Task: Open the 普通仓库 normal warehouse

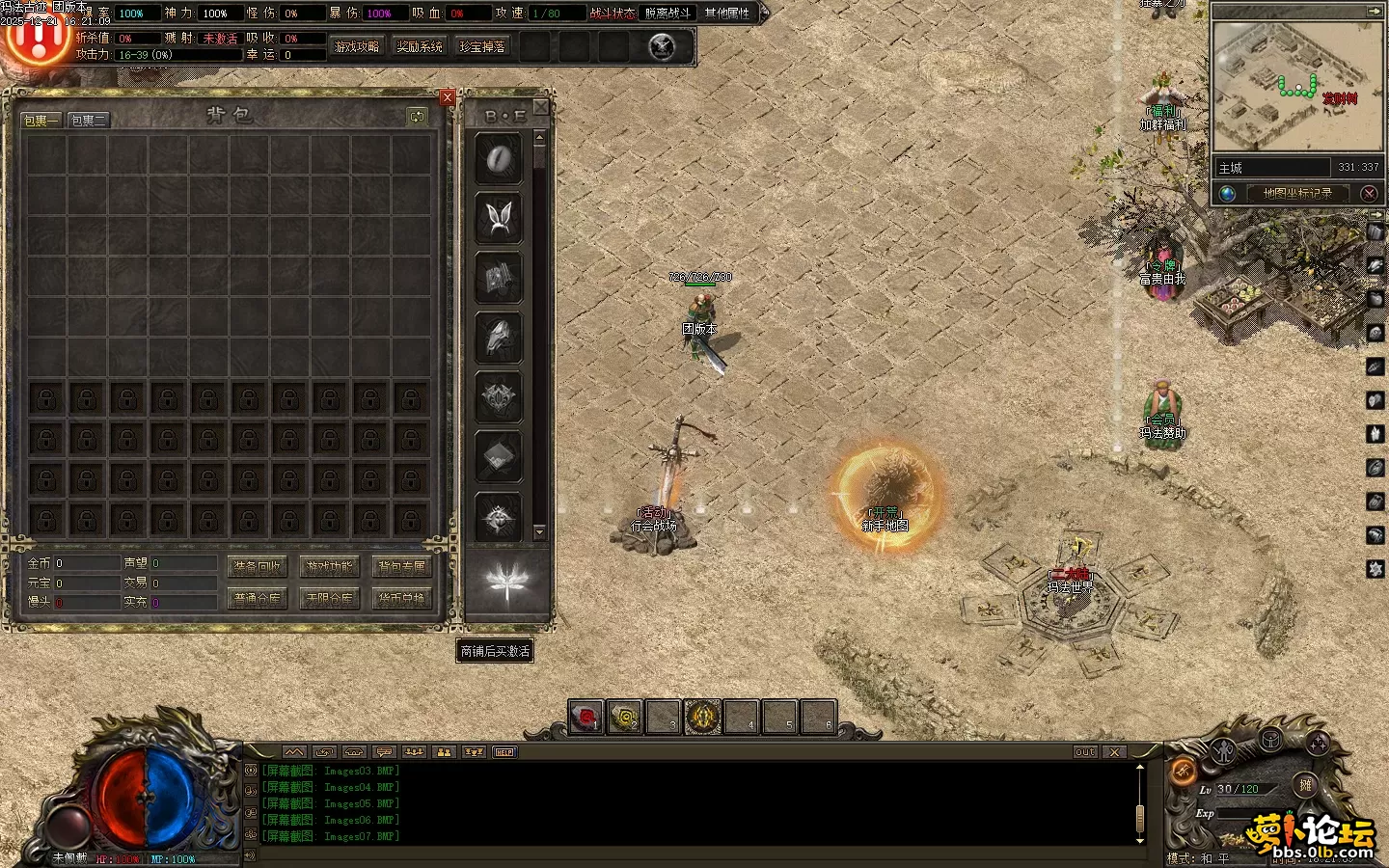Action: (257, 599)
